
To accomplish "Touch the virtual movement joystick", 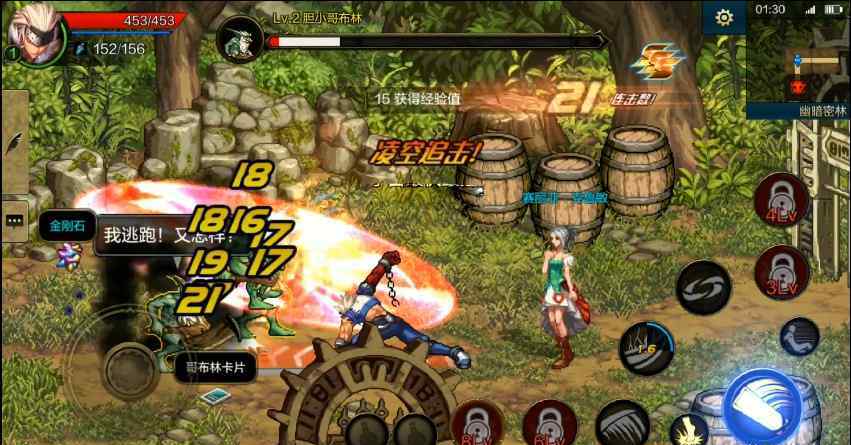I will tap(128, 367).
